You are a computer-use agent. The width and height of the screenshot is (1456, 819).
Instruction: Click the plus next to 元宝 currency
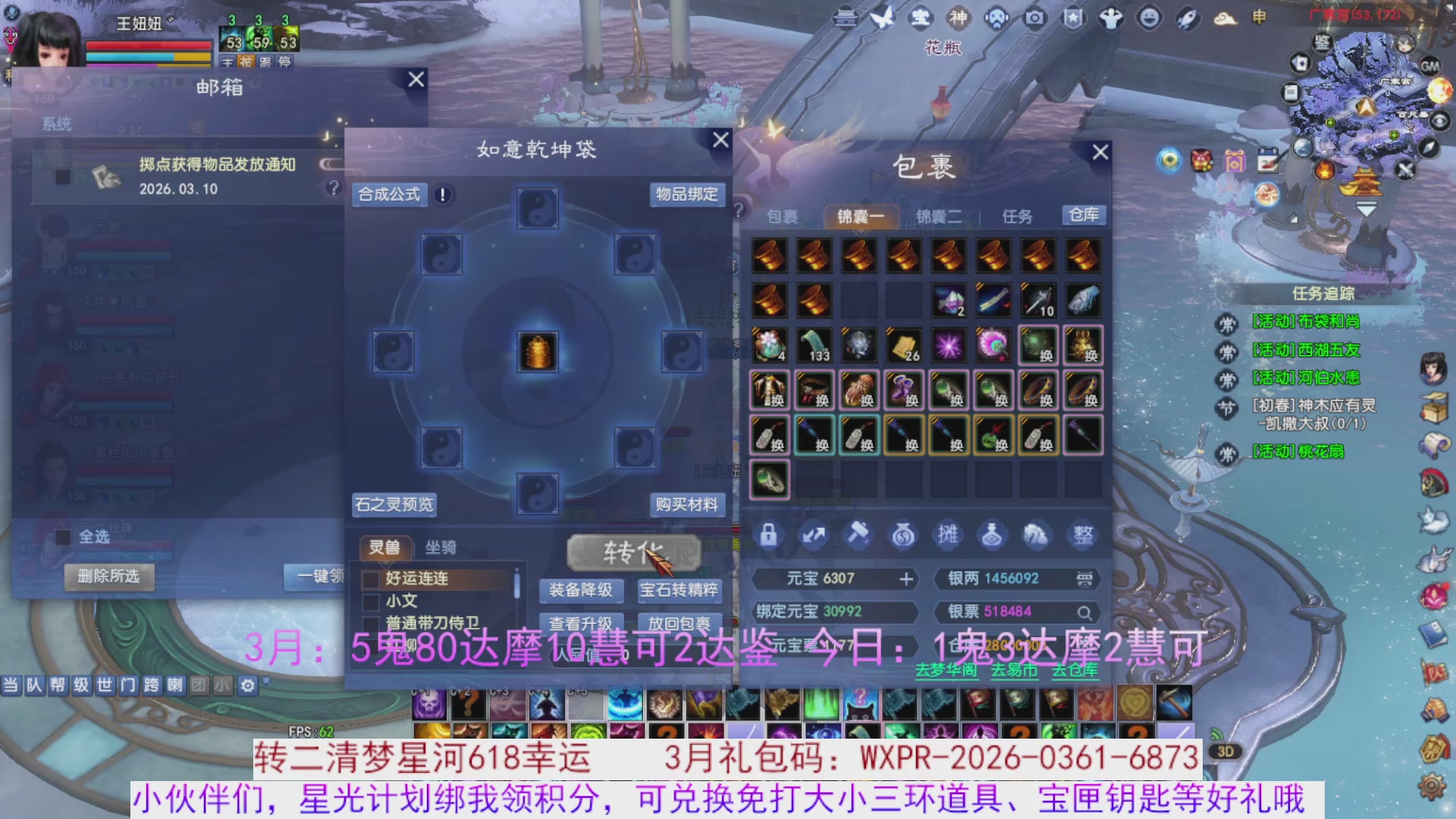coord(907,579)
